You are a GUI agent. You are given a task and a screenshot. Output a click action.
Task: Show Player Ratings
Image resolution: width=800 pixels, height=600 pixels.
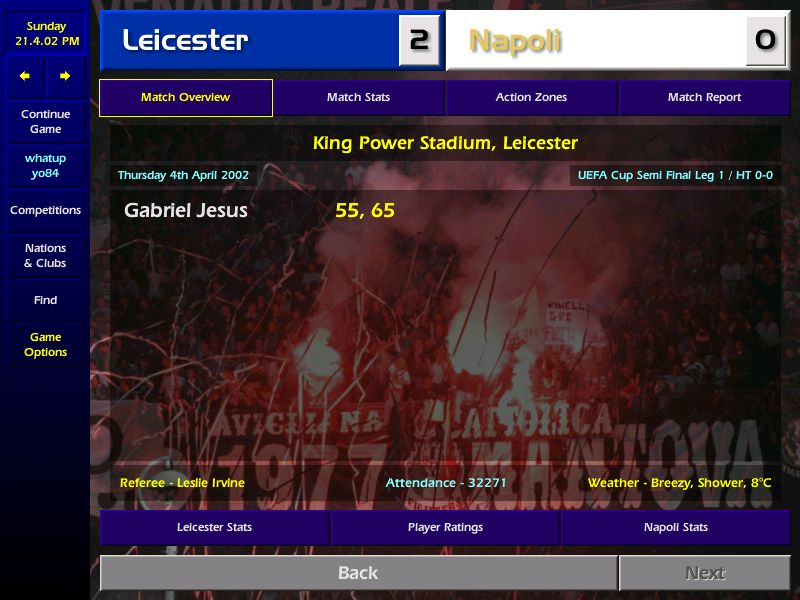[x=445, y=527]
